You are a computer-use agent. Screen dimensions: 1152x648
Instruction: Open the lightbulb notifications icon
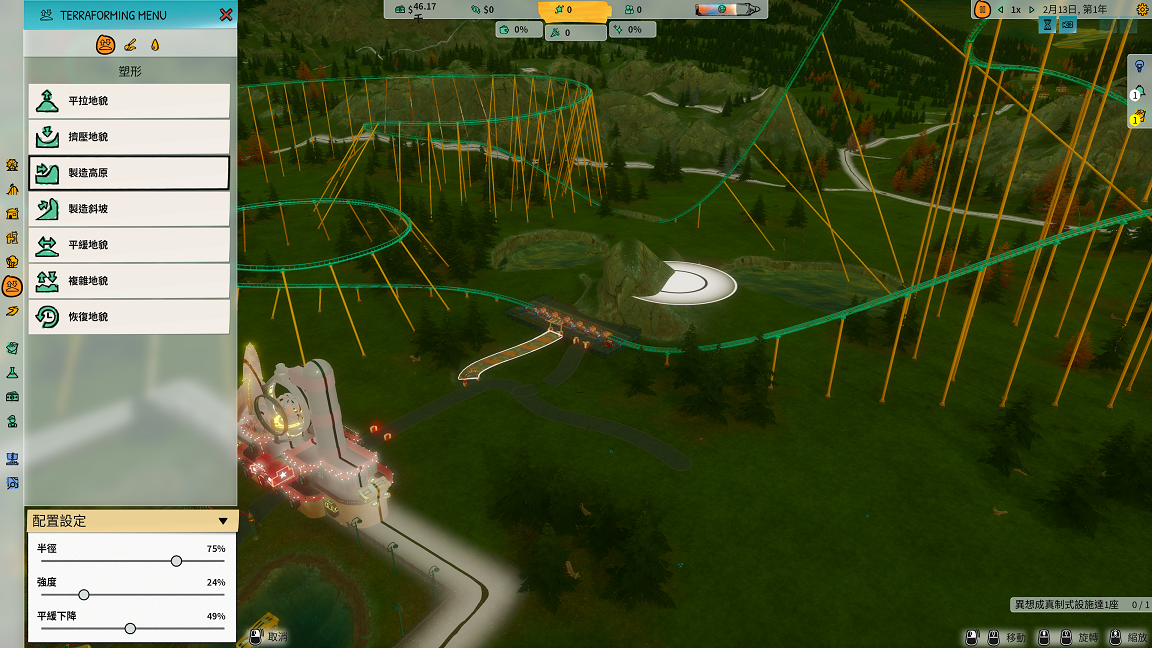[x=1138, y=66]
